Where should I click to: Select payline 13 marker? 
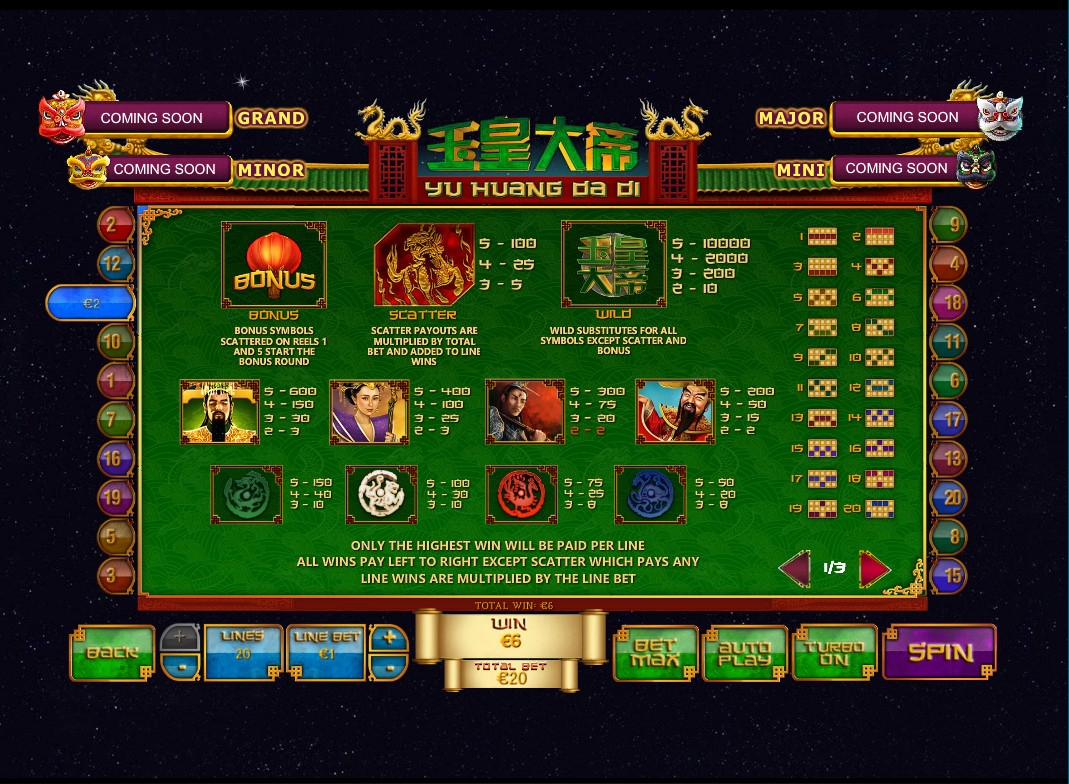pyautogui.click(x=948, y=458)
